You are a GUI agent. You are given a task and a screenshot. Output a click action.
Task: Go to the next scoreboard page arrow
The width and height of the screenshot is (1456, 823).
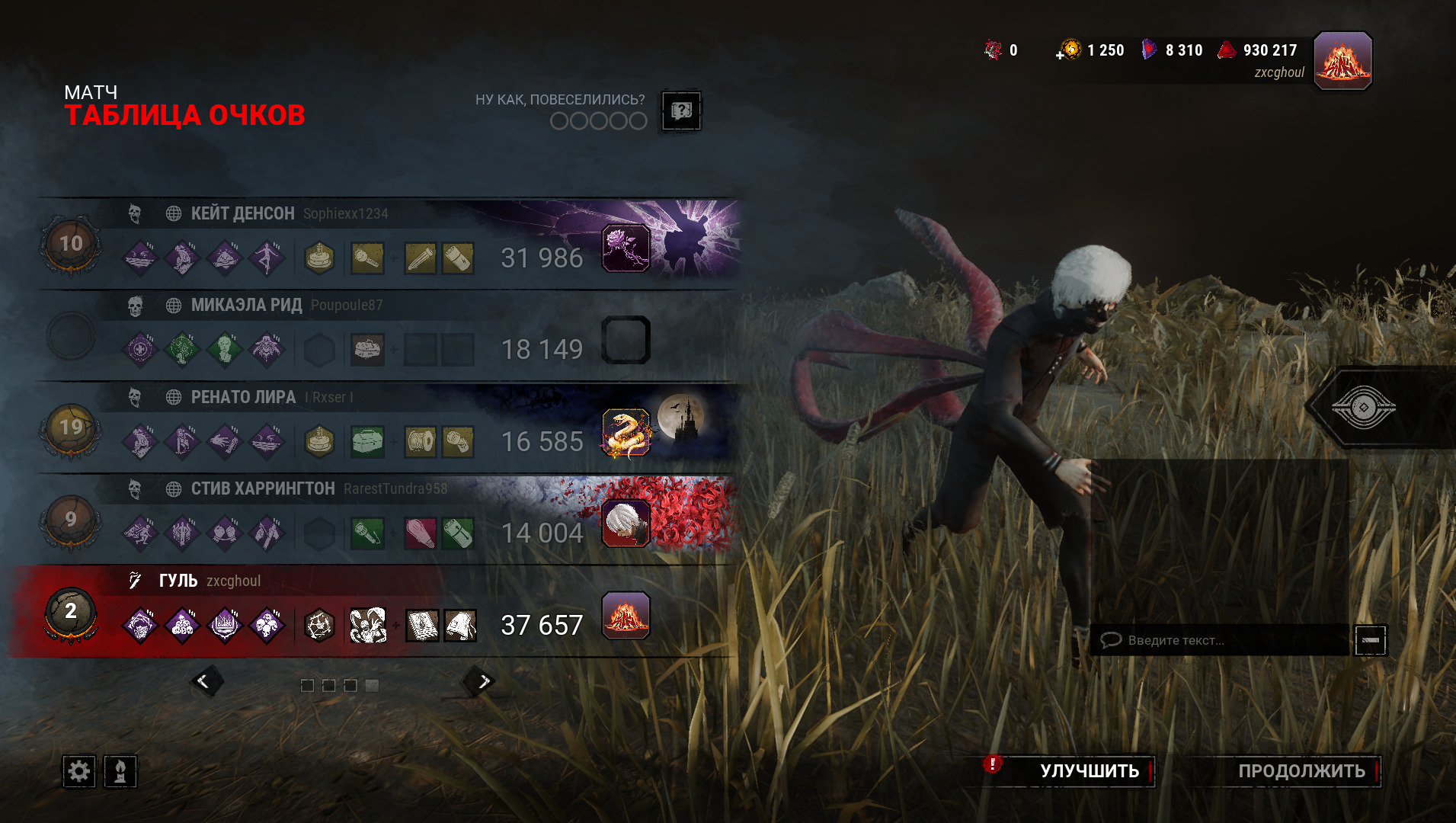point(482,681)
